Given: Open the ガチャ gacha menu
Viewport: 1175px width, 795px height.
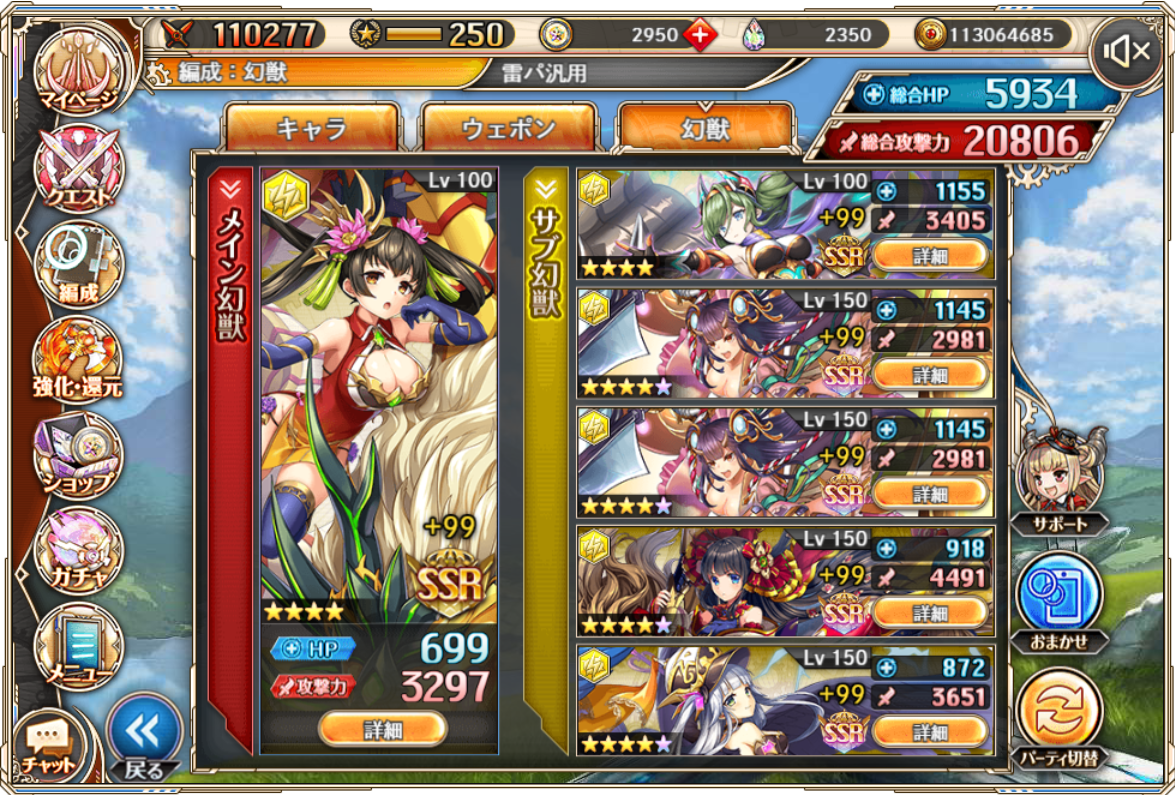Looking at the screenshot, I should [78, 550].
